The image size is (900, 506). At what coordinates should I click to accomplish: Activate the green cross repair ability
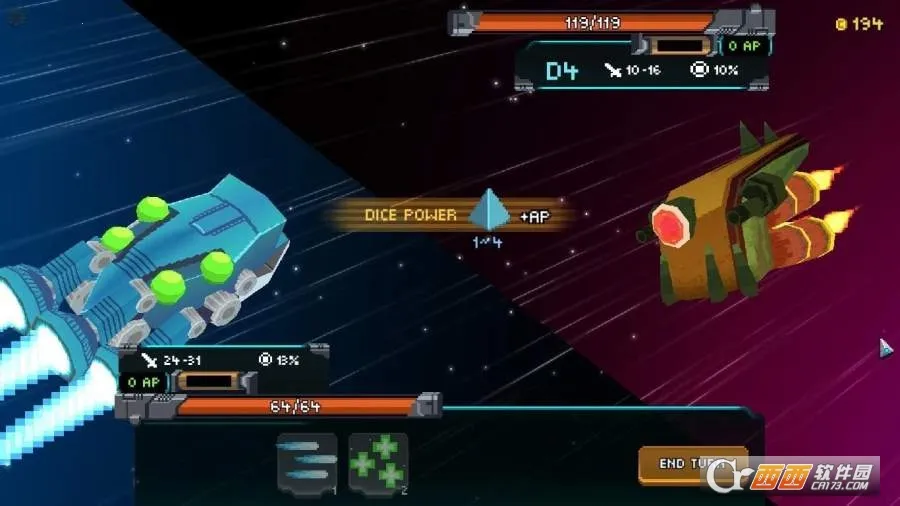click(378, 463)
